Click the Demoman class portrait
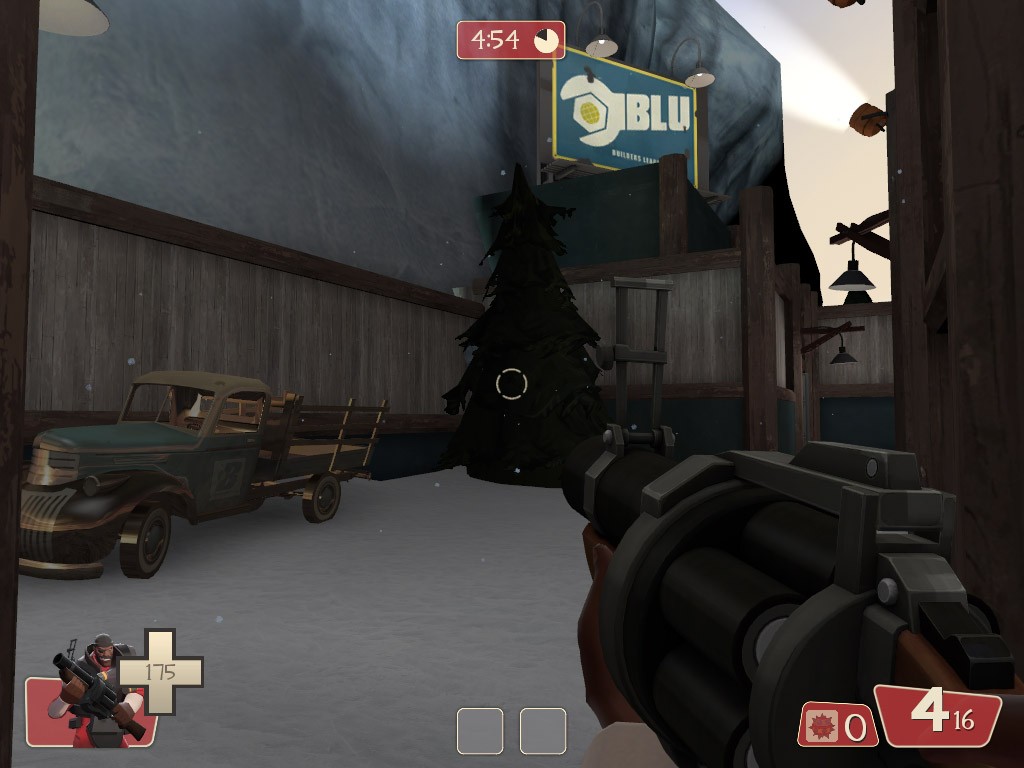The width and height of the screenshot is (1024, 768). [x=93, y=690]
